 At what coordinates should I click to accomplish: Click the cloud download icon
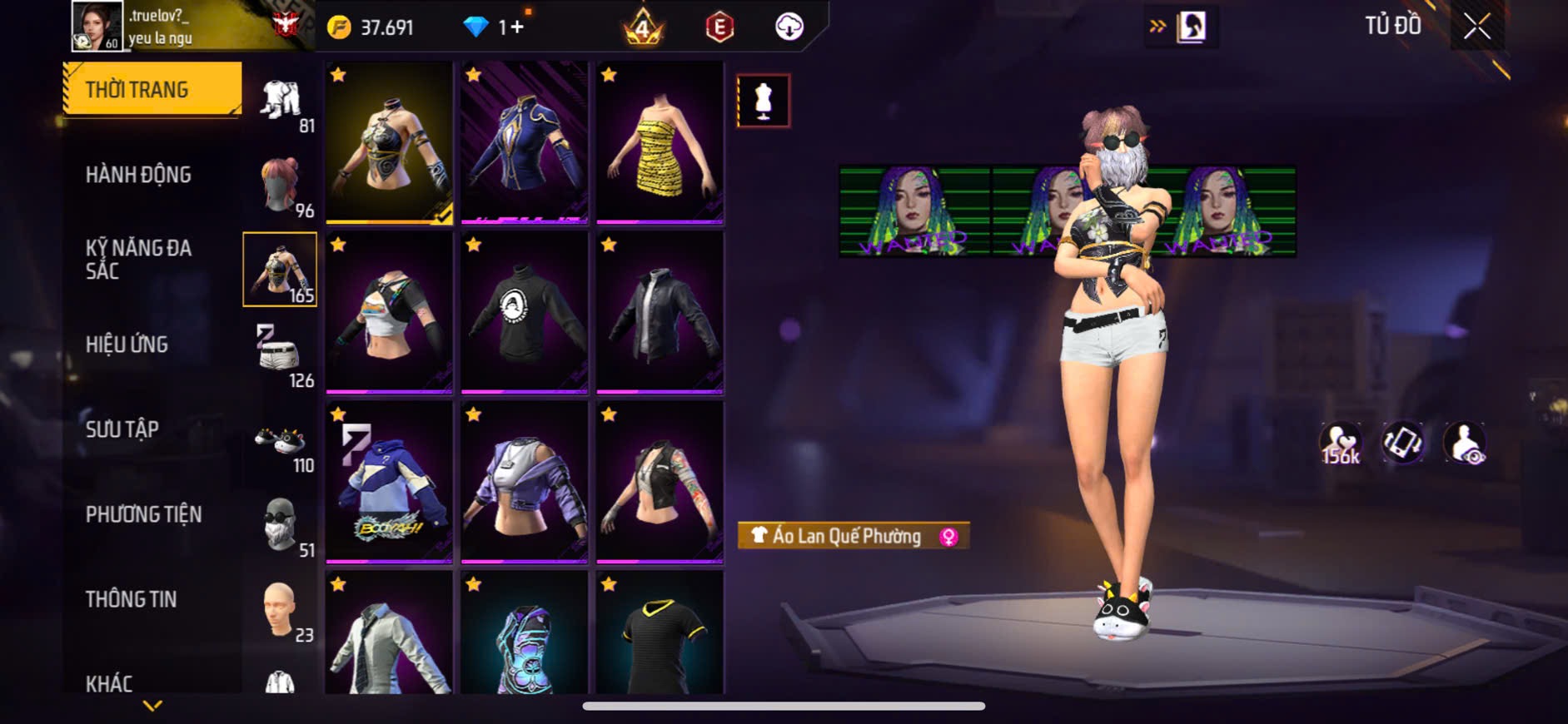click(789, 27)
